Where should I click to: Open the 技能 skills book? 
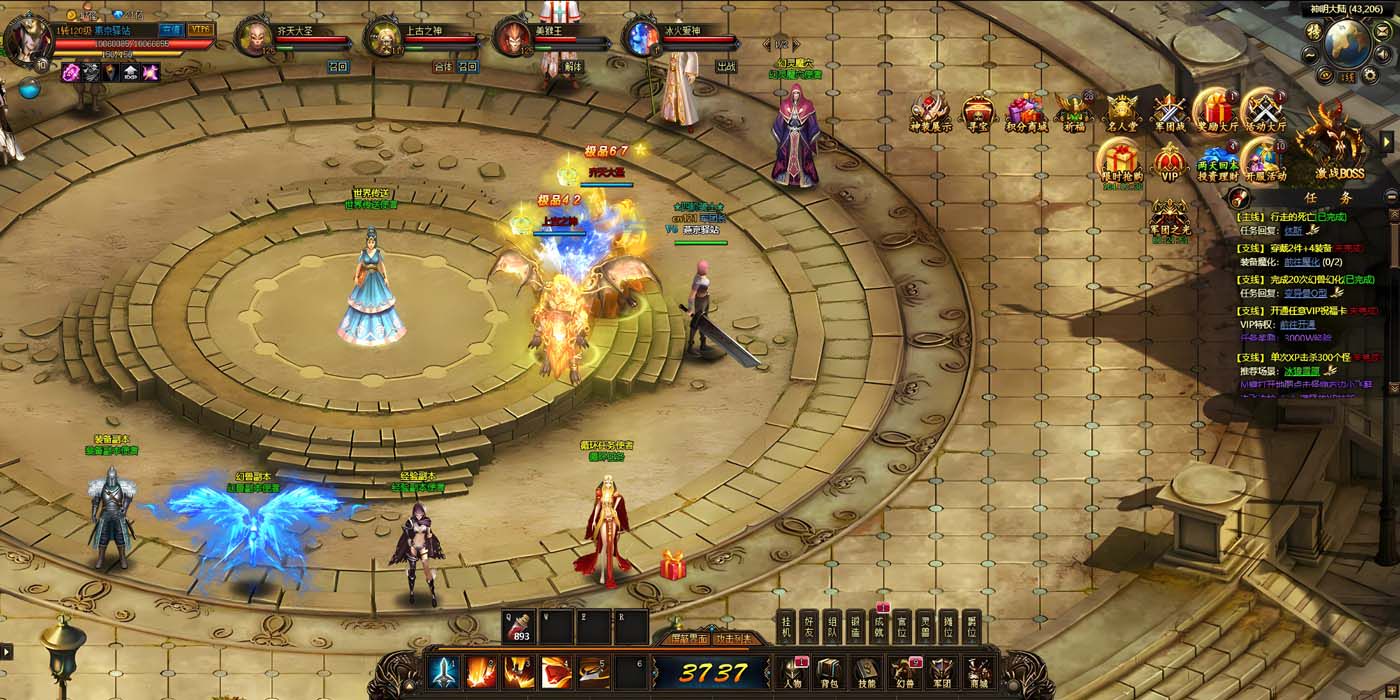coord(867,670)
